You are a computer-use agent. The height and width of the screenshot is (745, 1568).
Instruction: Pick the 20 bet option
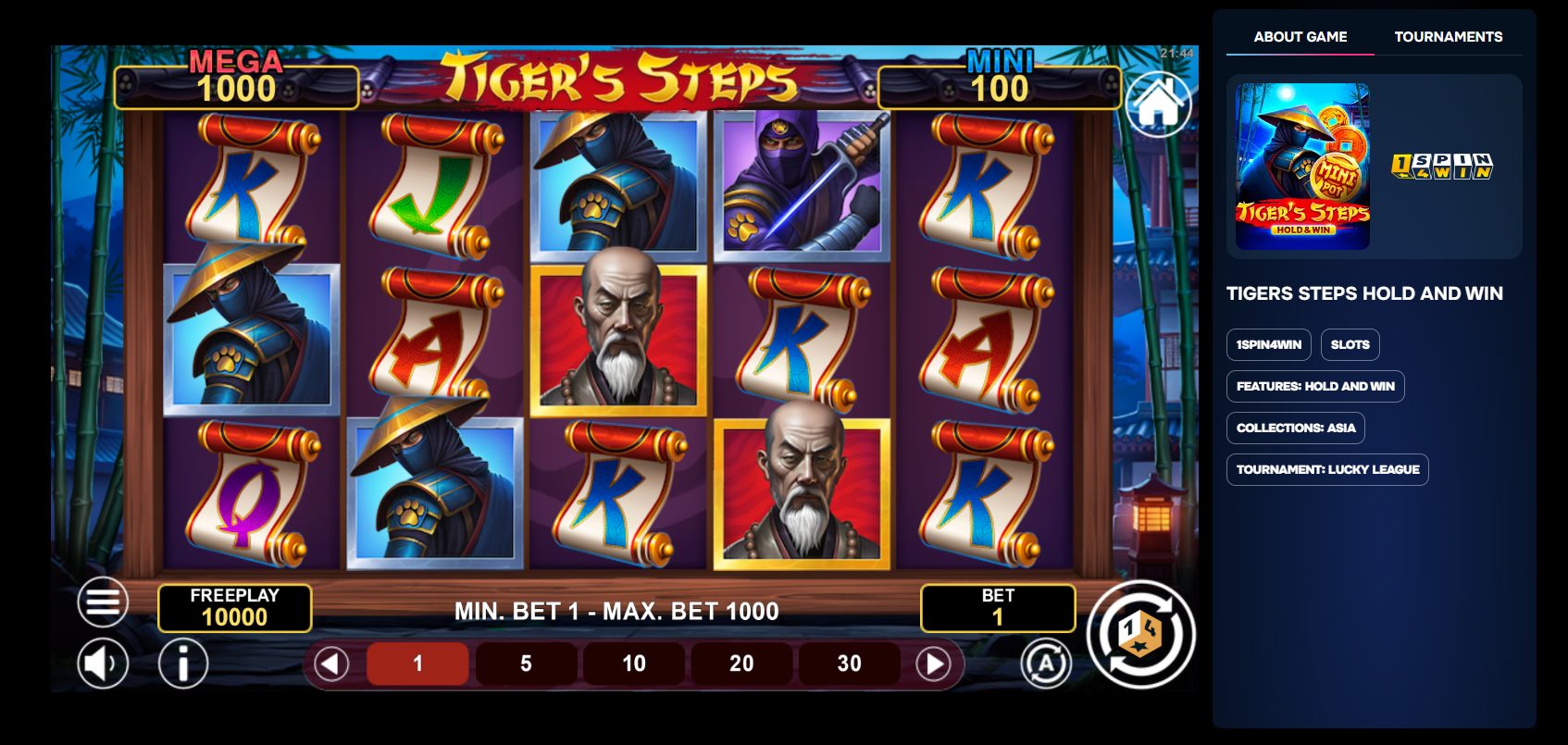coord(741,664)
